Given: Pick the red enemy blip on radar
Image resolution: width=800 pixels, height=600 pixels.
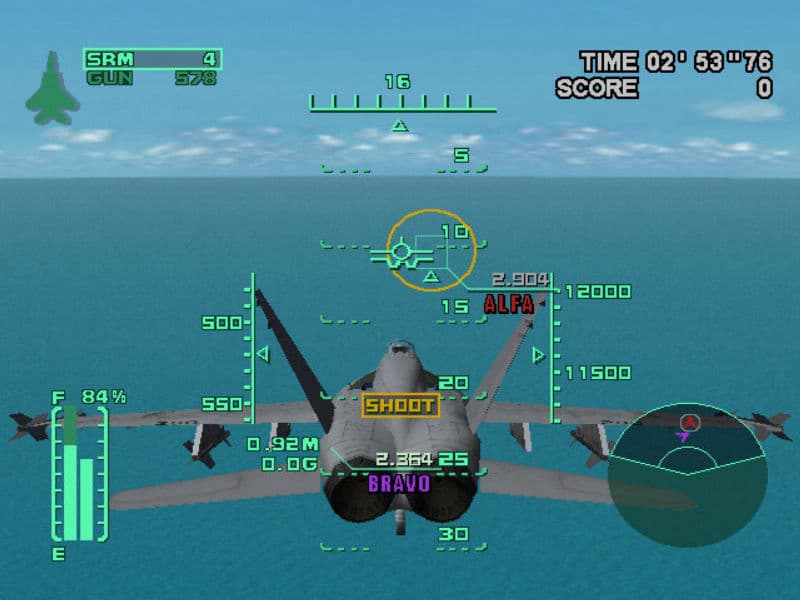Looking at the screenshot, I should pyautogui.click(x=689, y=422).
